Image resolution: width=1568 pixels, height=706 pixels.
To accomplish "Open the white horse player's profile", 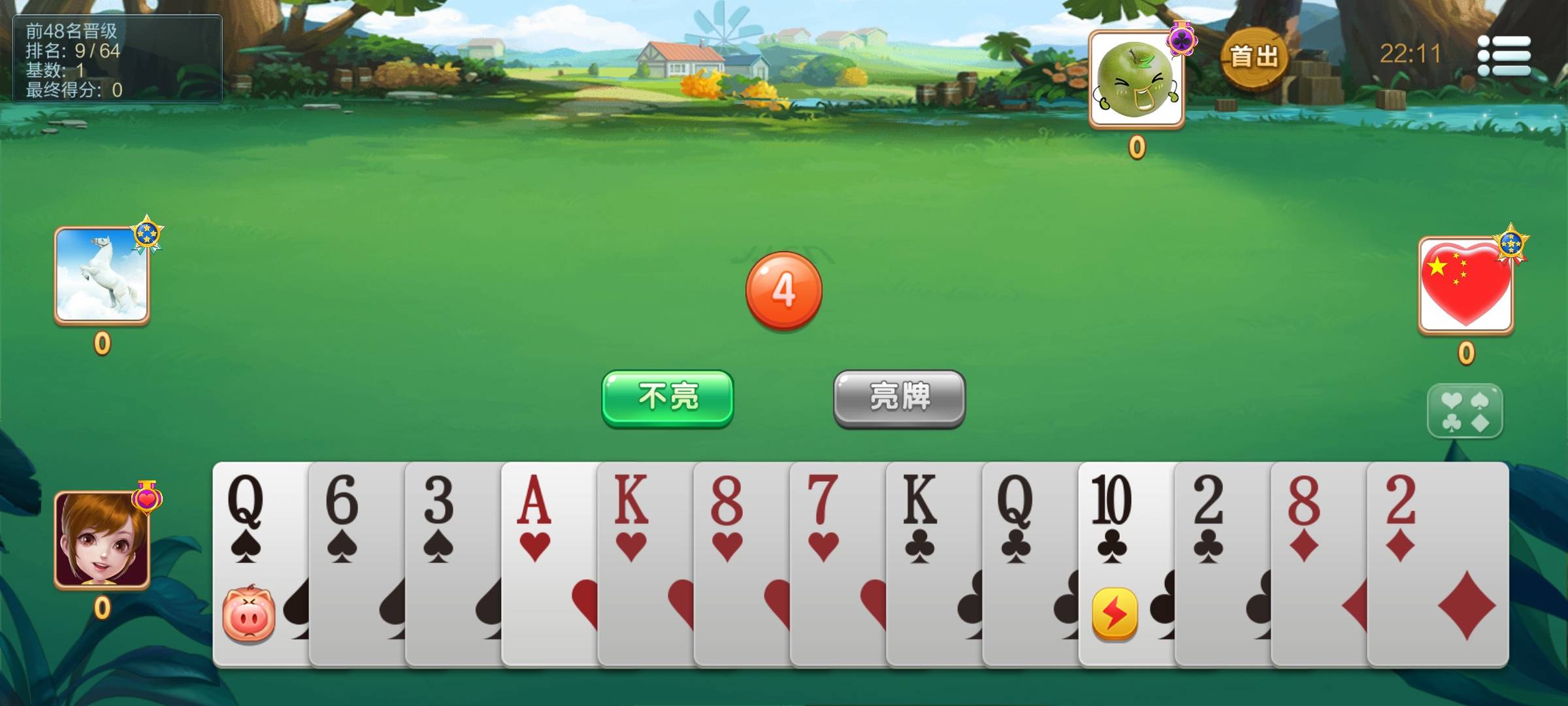I will 102,275.
